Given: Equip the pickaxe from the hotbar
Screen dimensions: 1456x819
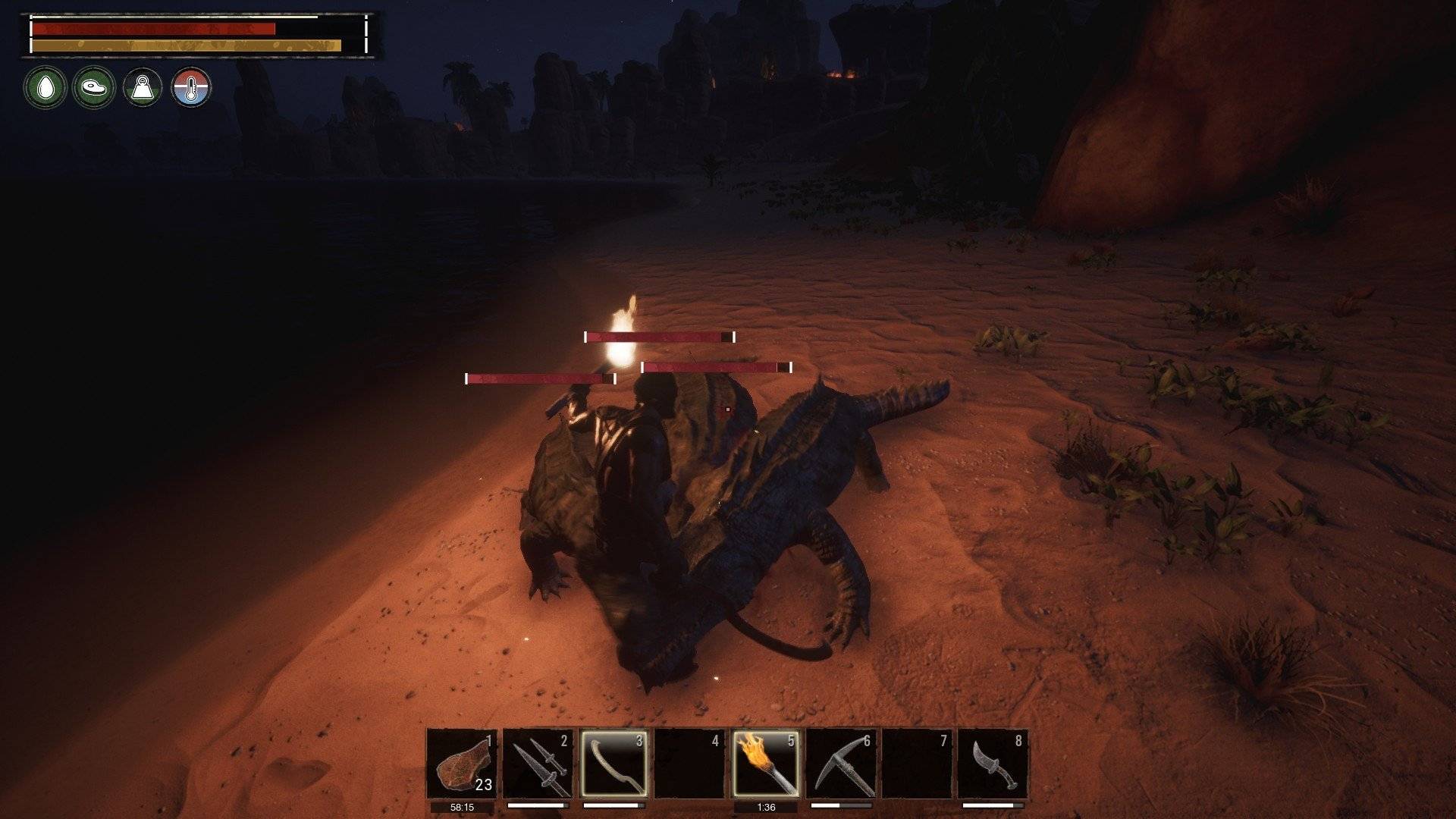Looking at the screenshot, I should 841,764.
